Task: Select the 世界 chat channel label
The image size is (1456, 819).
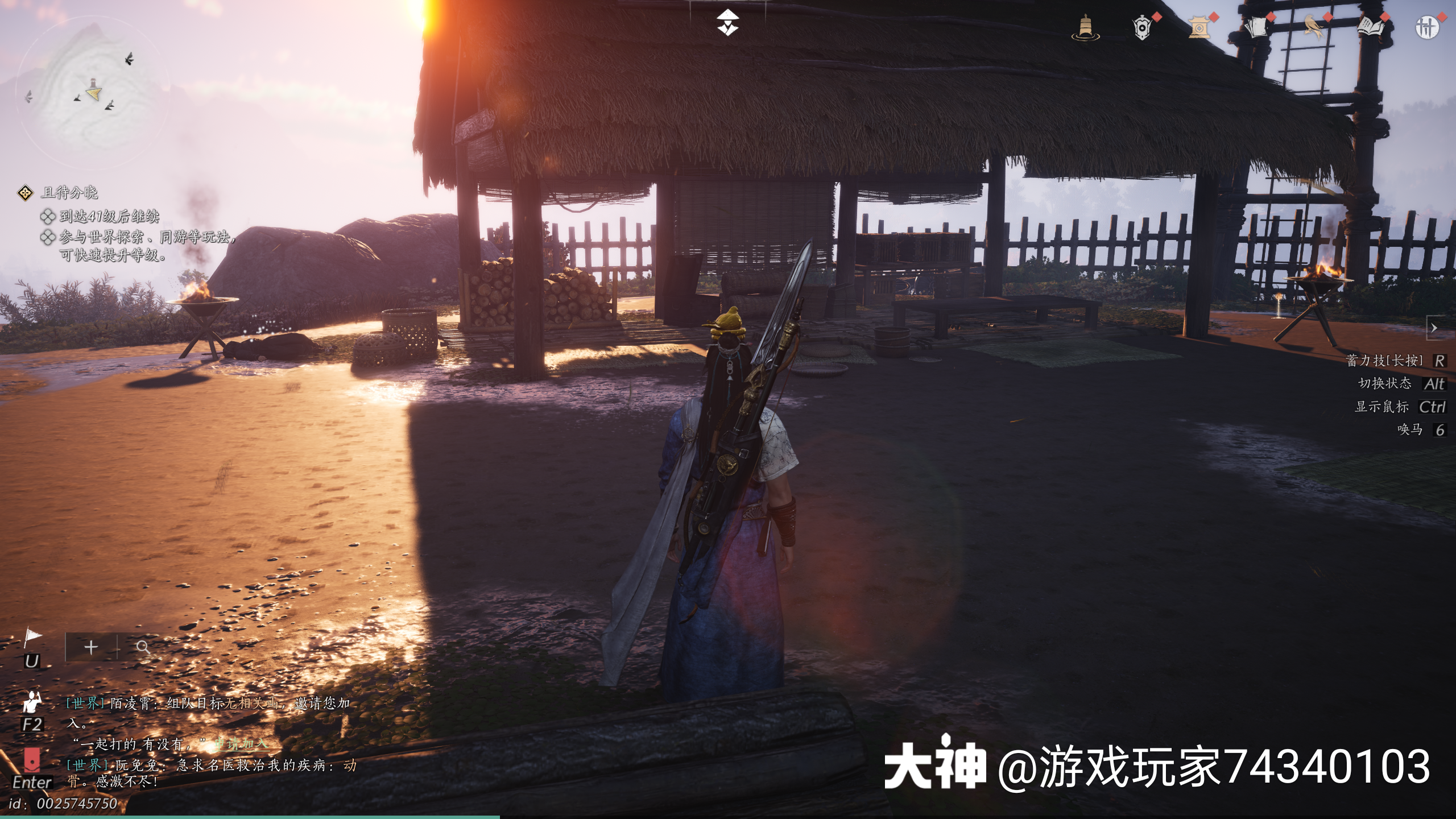Action: coord(85,705)
